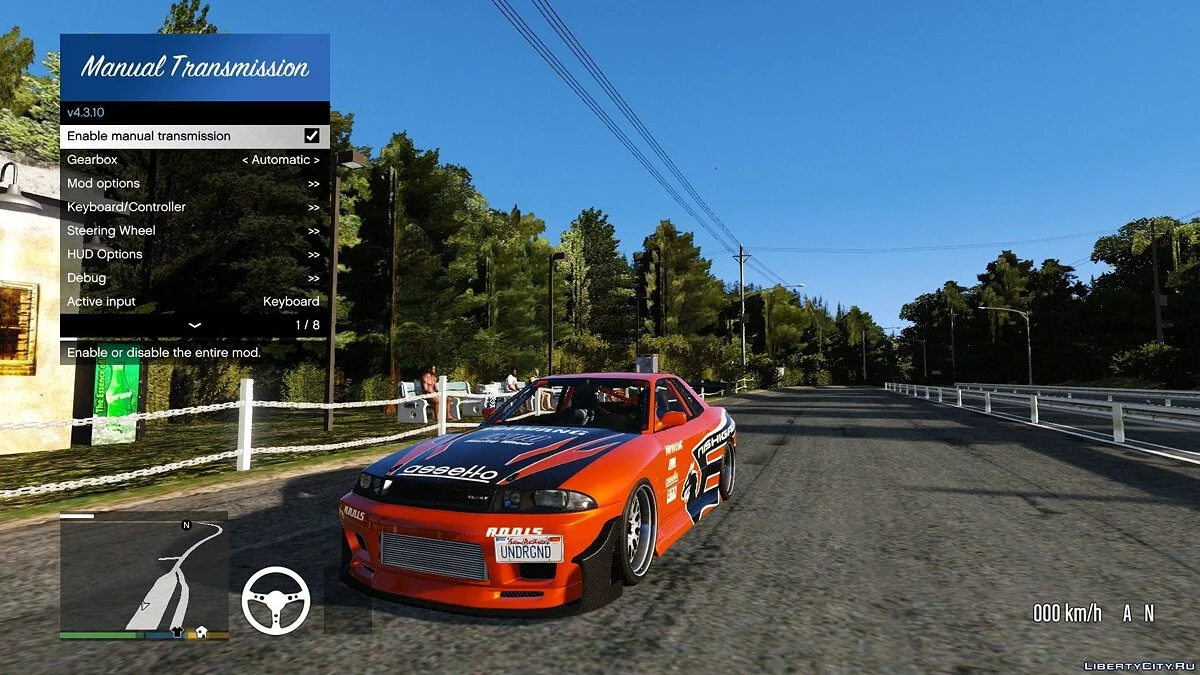Toggle the Enable manual transmission checkbox
The height and width of the screenshot is (675, 1200).
point(312,136)
